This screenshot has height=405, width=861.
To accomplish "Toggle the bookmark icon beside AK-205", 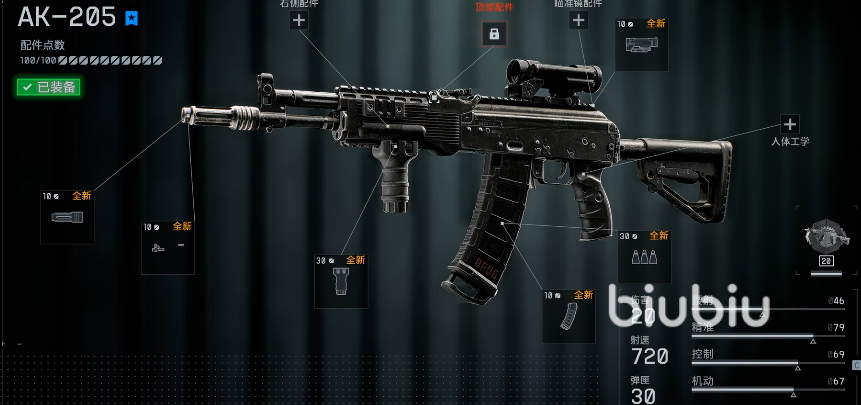I will pyautogui.click(x=132, y=18).
